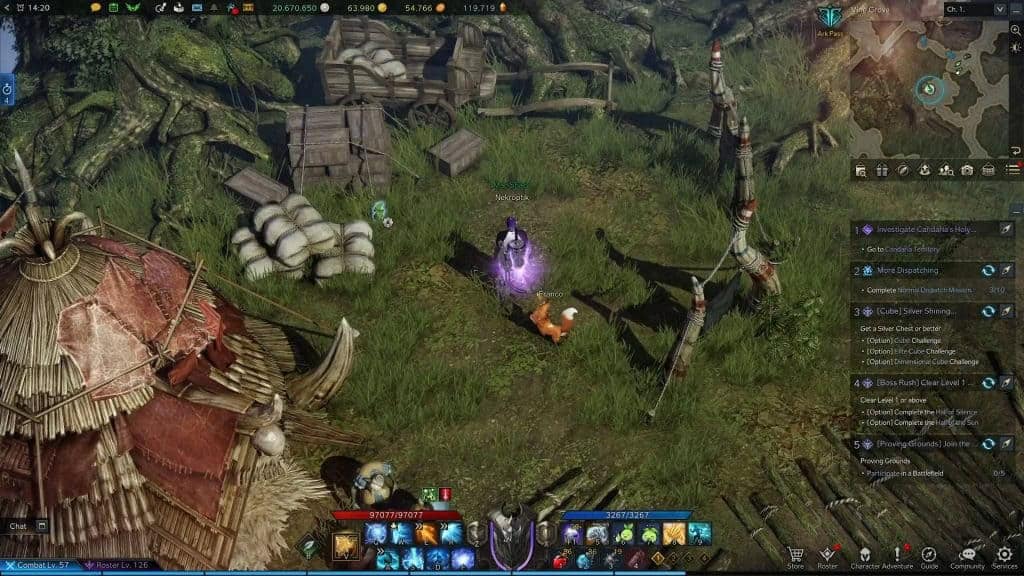The image size is (1024, 576).
Task: Open the Adventure menu
Action: click(897, 555)
